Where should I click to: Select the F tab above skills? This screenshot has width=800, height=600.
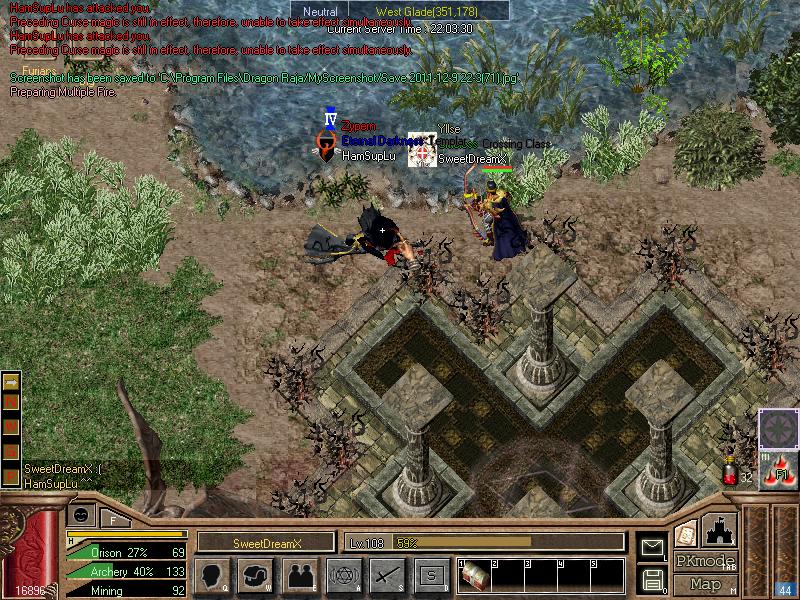tap(114, 518)
